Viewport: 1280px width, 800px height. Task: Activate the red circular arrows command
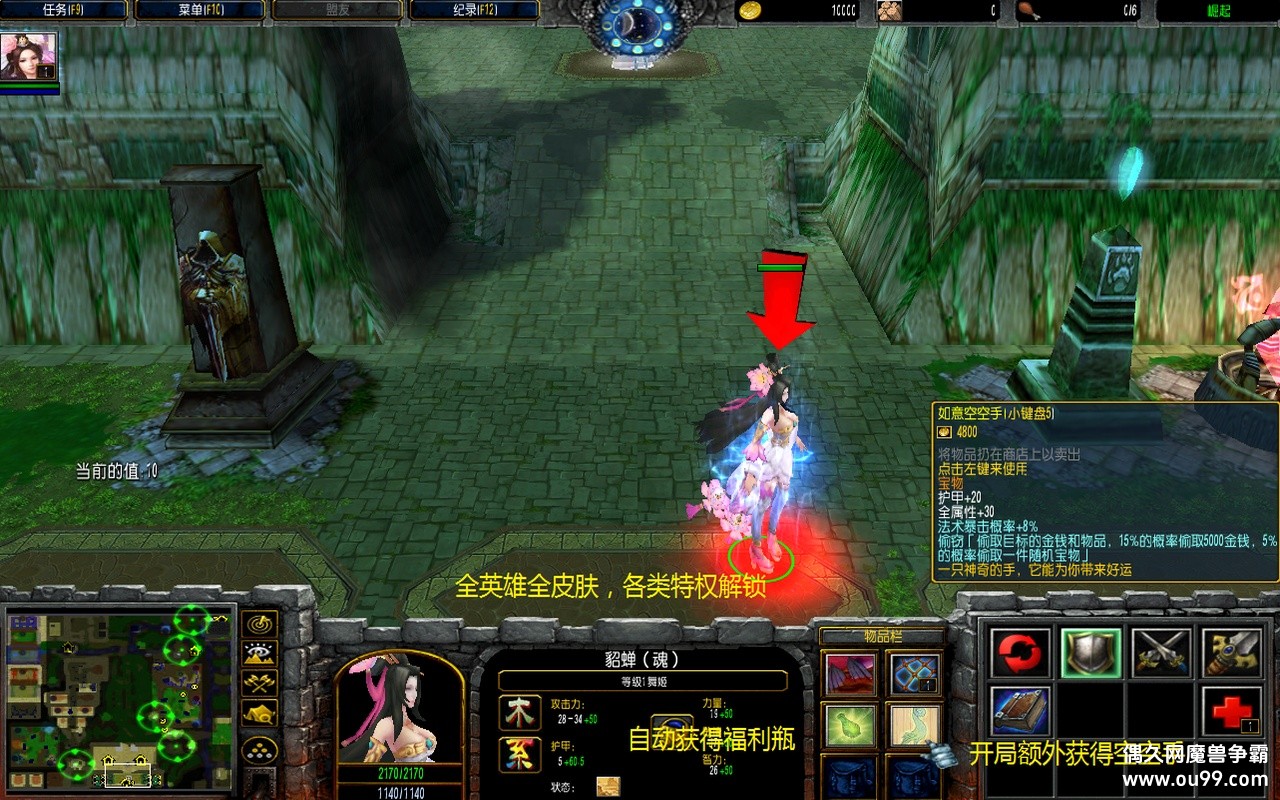click(x=1021, y=652)
